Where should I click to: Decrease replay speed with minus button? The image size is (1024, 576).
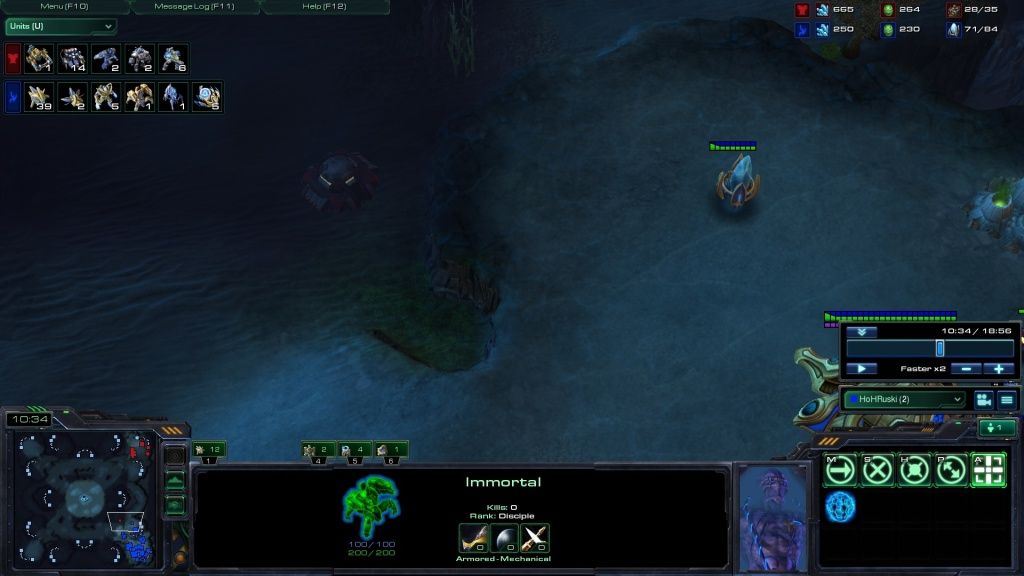pos(965,369)
